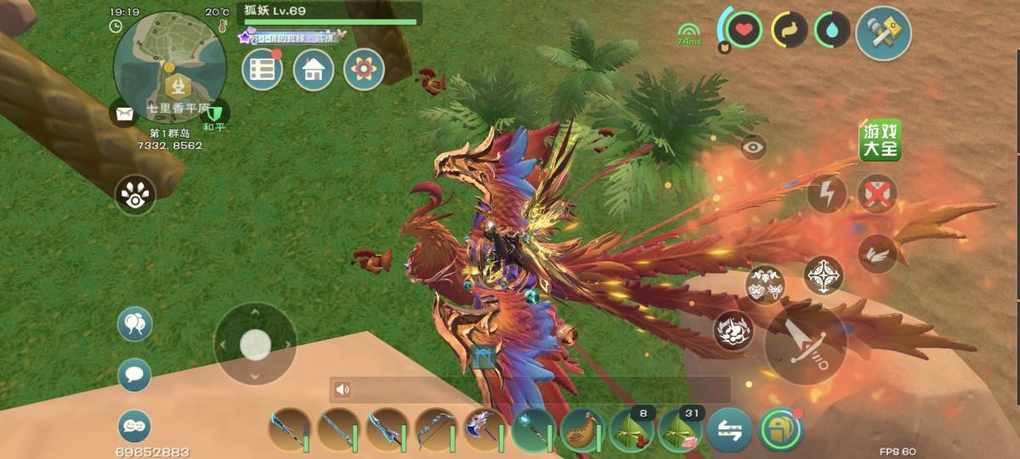This screenshot has height=459, width=1020.
Task: Tap the house home button
Action: click(x=313, y=70)
